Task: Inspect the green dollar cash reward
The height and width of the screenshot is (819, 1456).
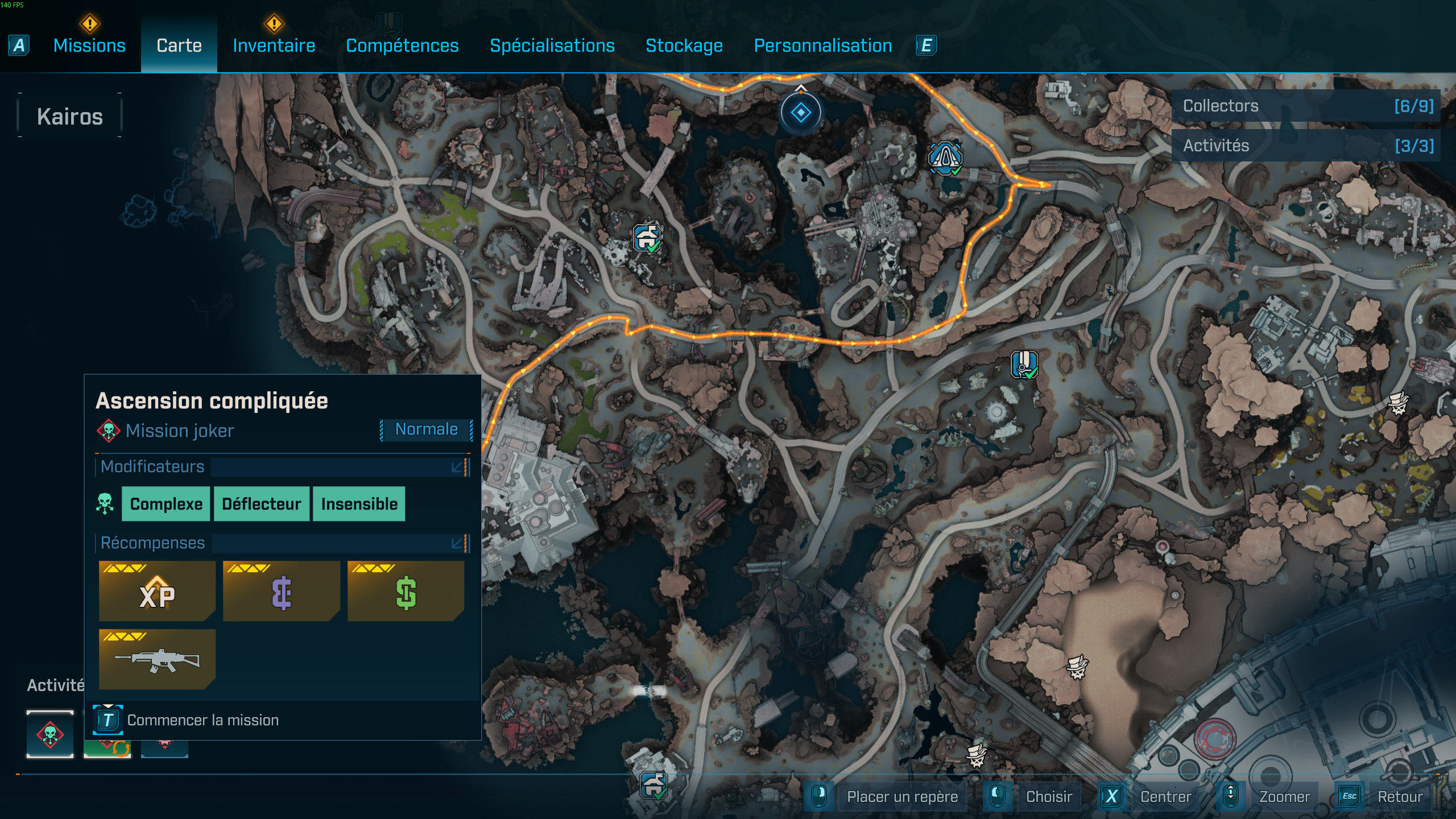Action: (x=406, y=591)
